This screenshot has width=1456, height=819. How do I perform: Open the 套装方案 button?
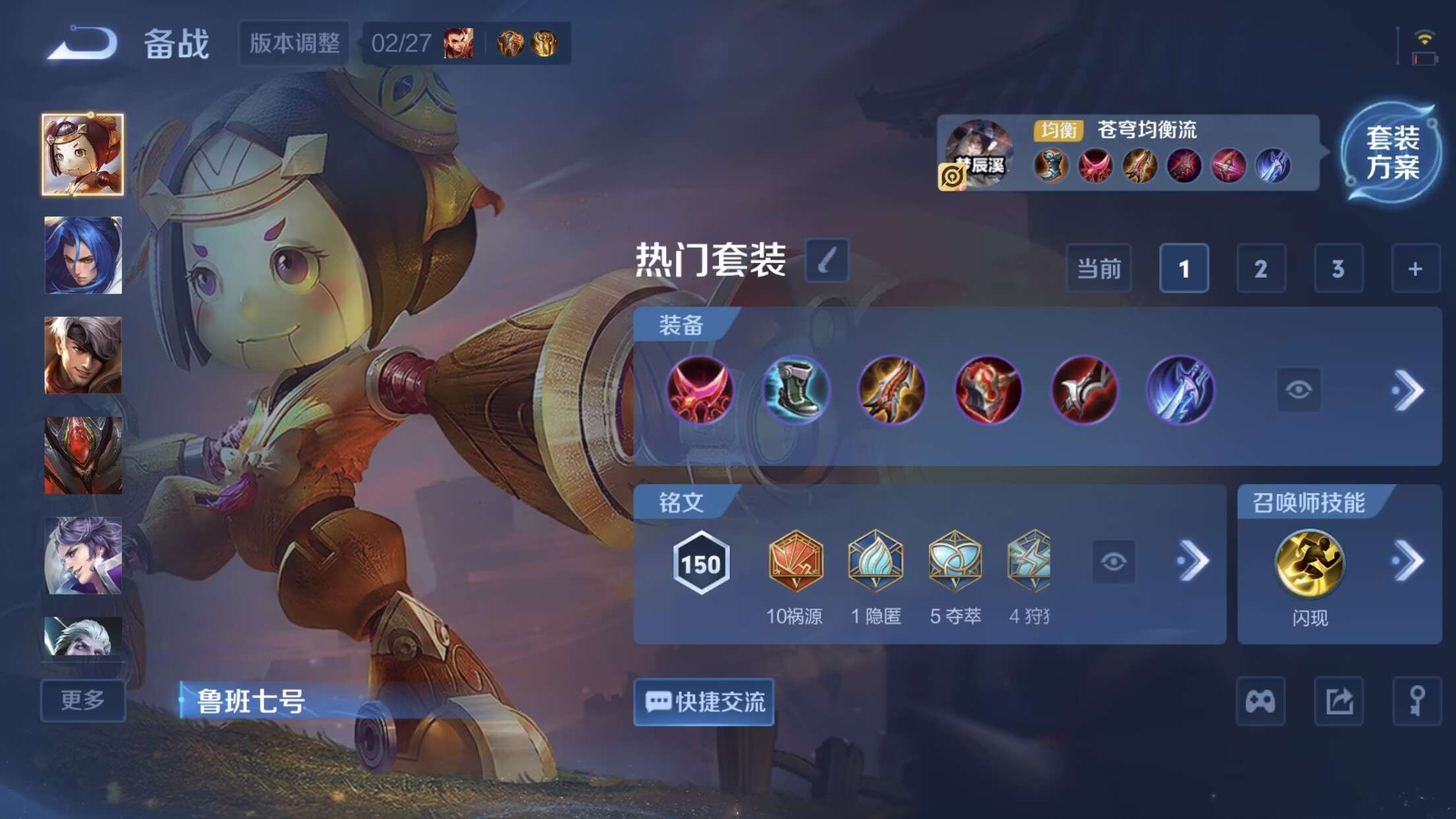point(1391,153)
